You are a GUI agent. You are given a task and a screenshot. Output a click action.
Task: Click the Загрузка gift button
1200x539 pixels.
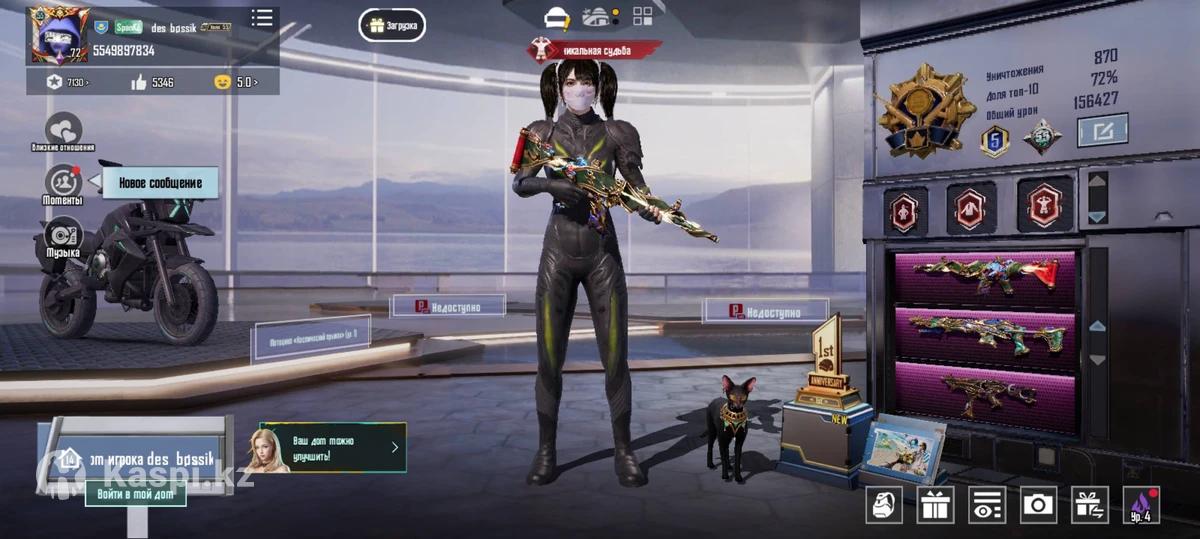pyautogui.click(x=392, y=25)
